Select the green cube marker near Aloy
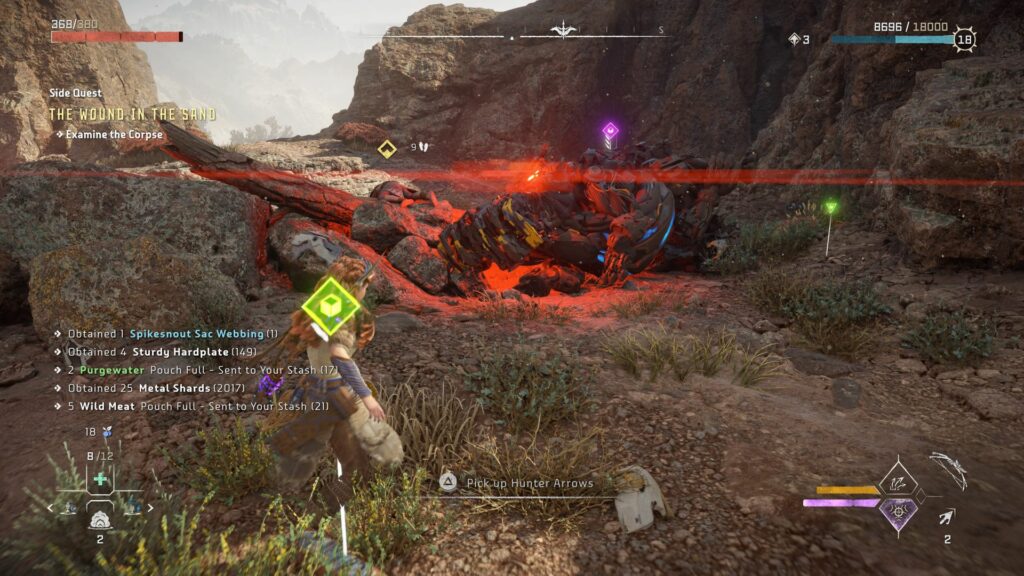Image resolution: width=1024 pixels, height=576 pixels. 331,305
